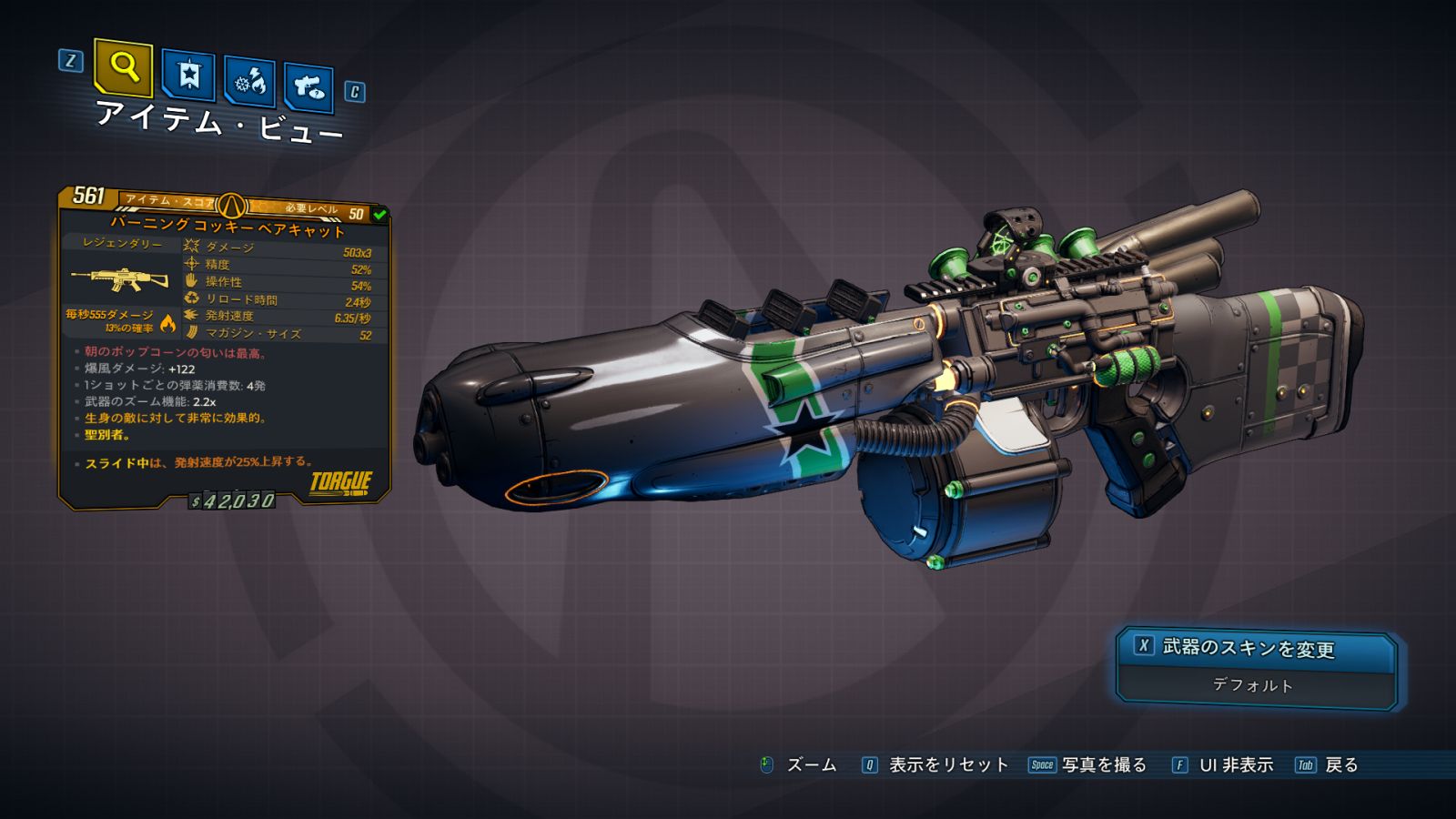Select the magnifying glass Item View tab
Screen dimensions: 1456x819
(124, 67)
